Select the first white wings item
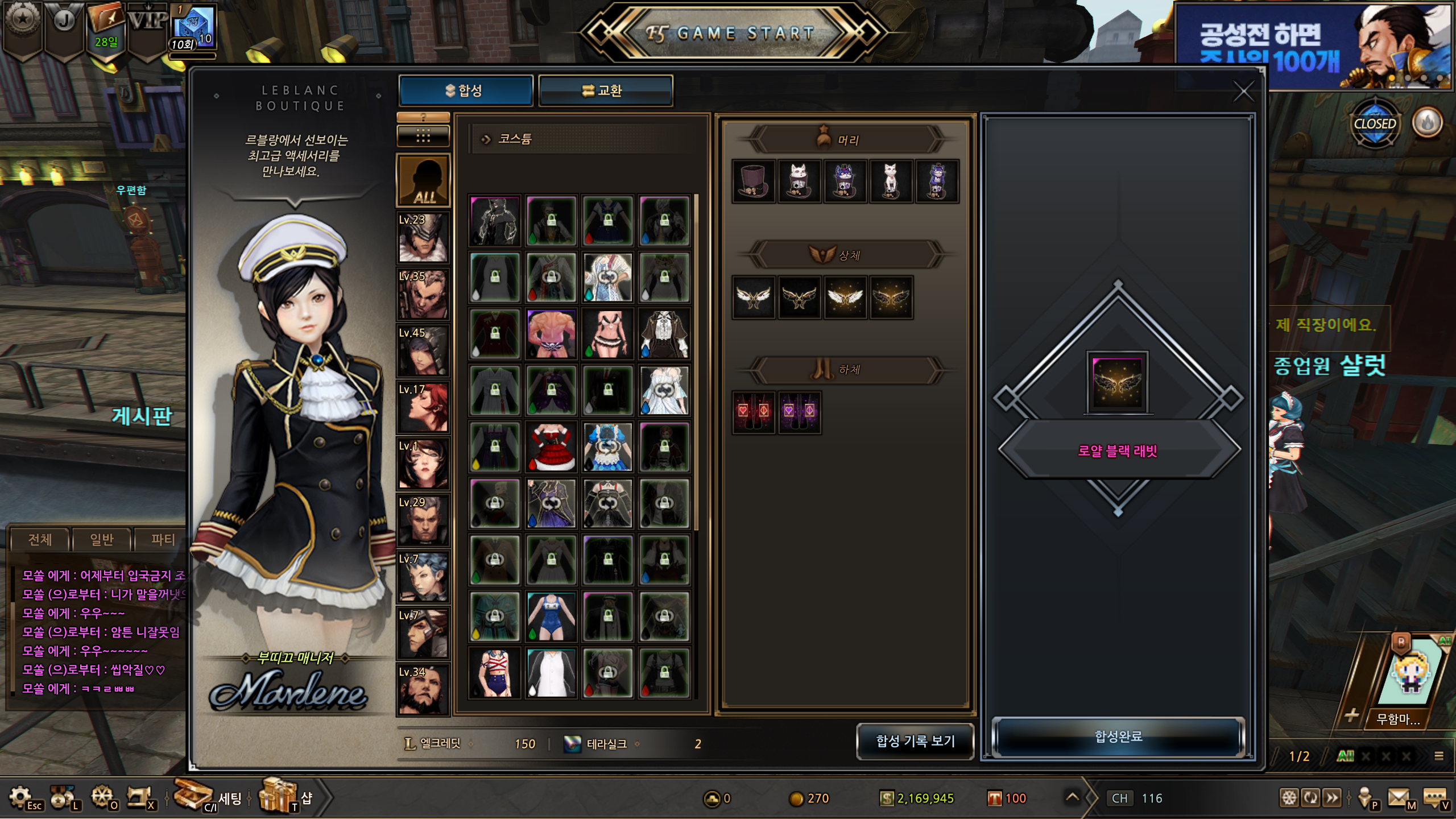Image resolution: width=1456 pixels, height=819 pixels. point(754,297)
